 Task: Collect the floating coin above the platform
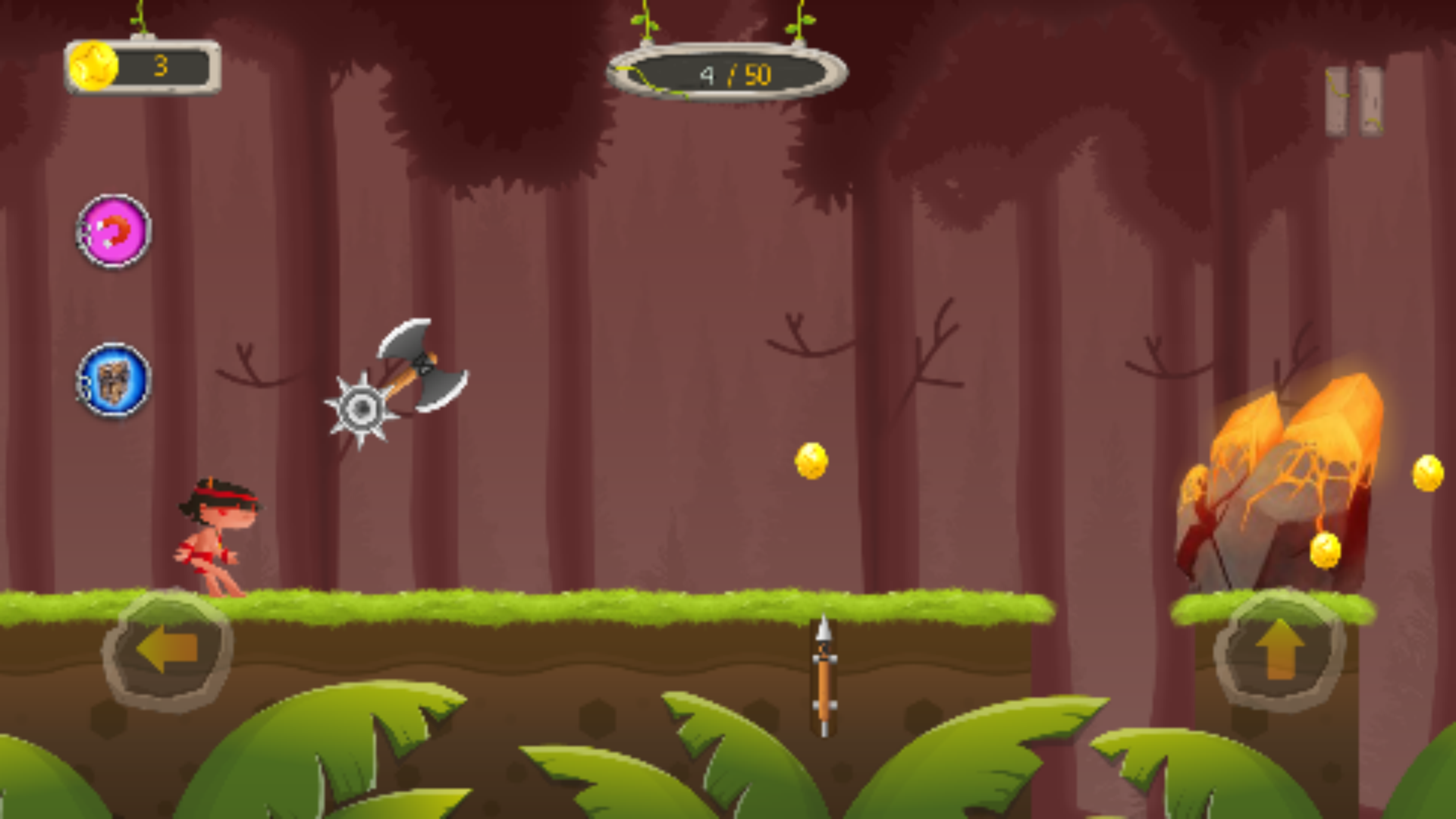coord(811,461)
